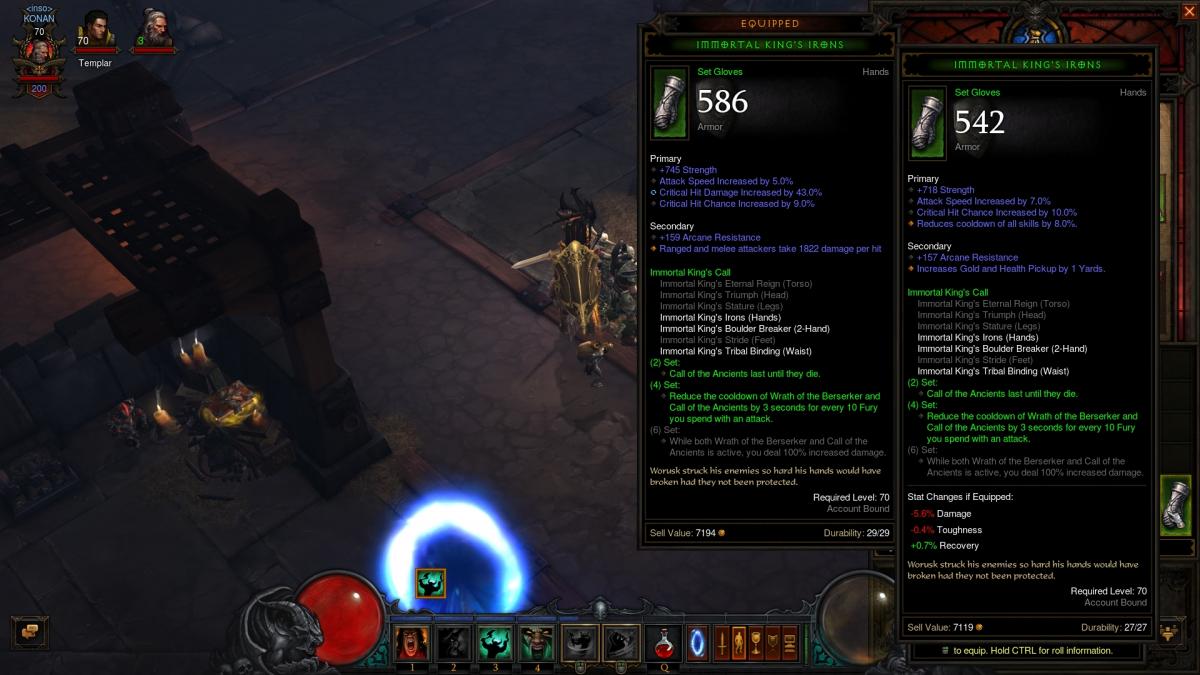Screen dimensions: 1200x675
Task: Open the game menu button
Action: click(790, 642)
